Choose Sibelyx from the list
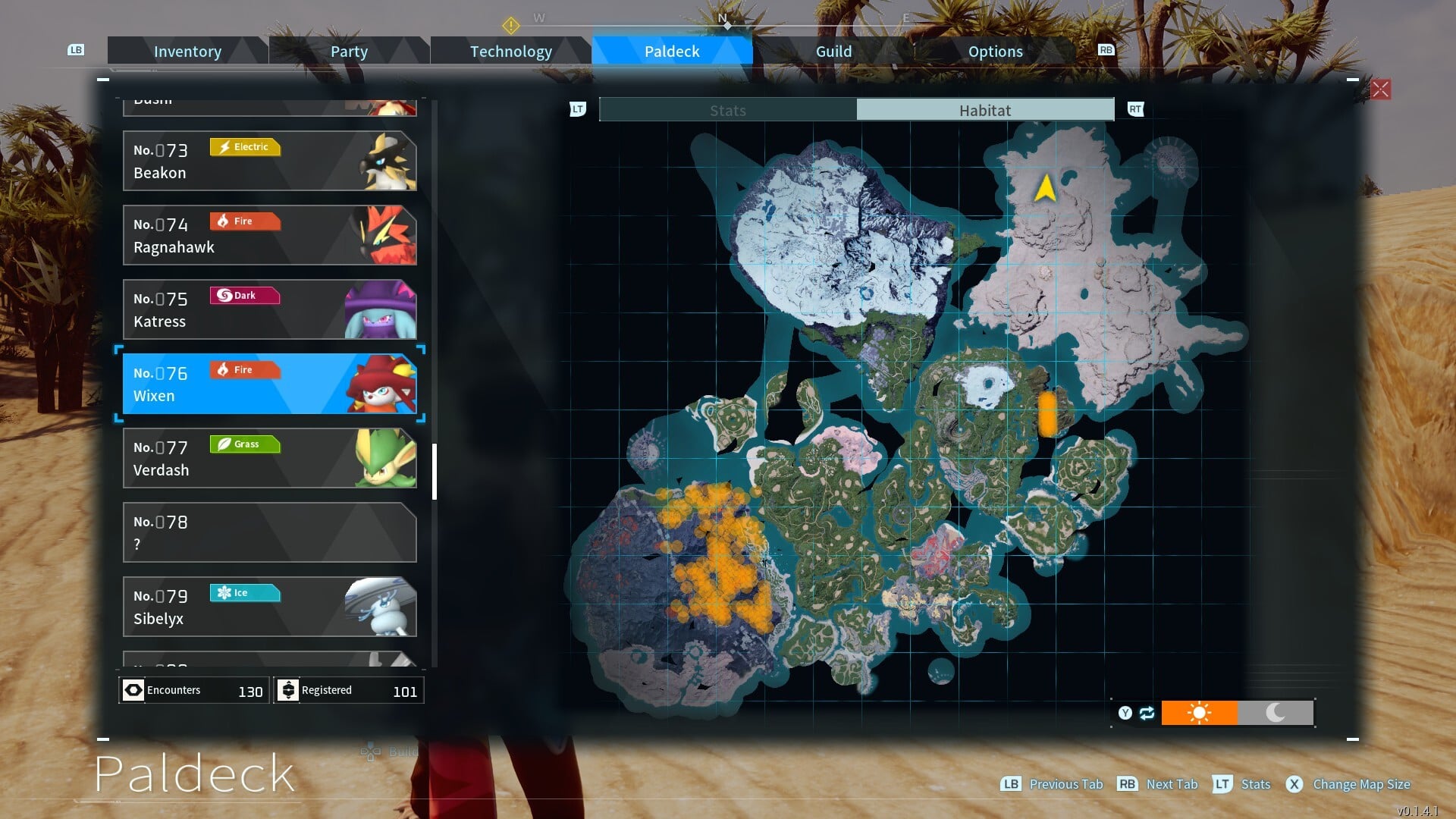Viewport: 1456px width, 819px height. click(x=269, y=607)
